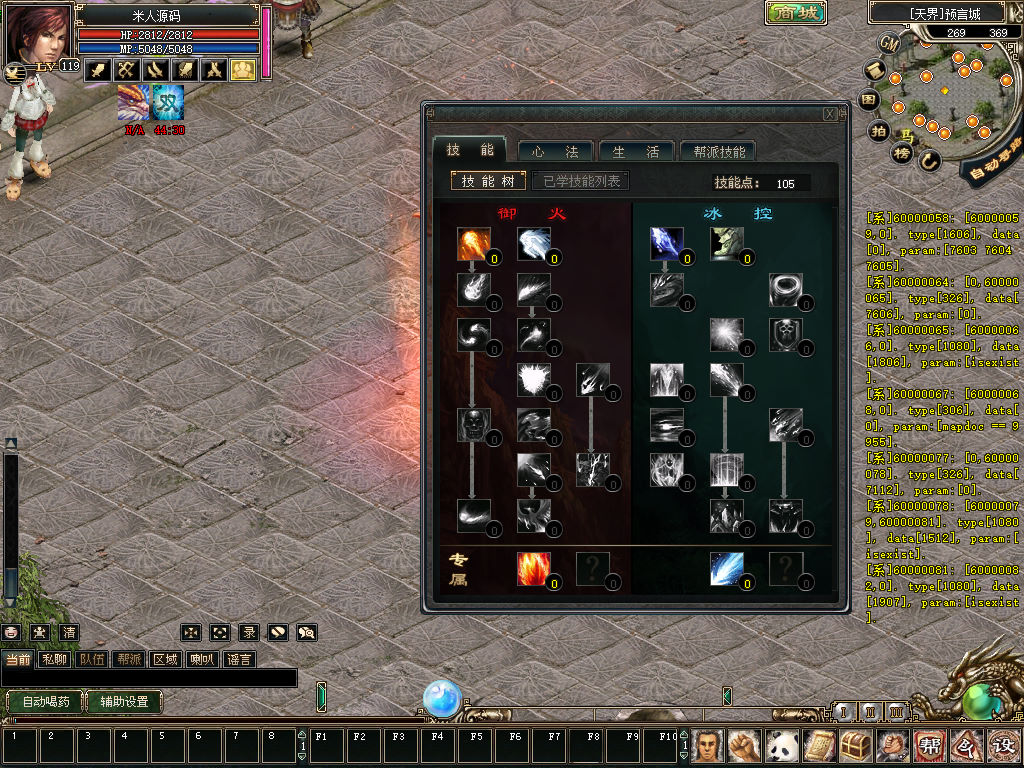This screenshot has width=1024, height=768.
Task: Switch chat to the 私聊 channel tab
Action: pos(55,659)
